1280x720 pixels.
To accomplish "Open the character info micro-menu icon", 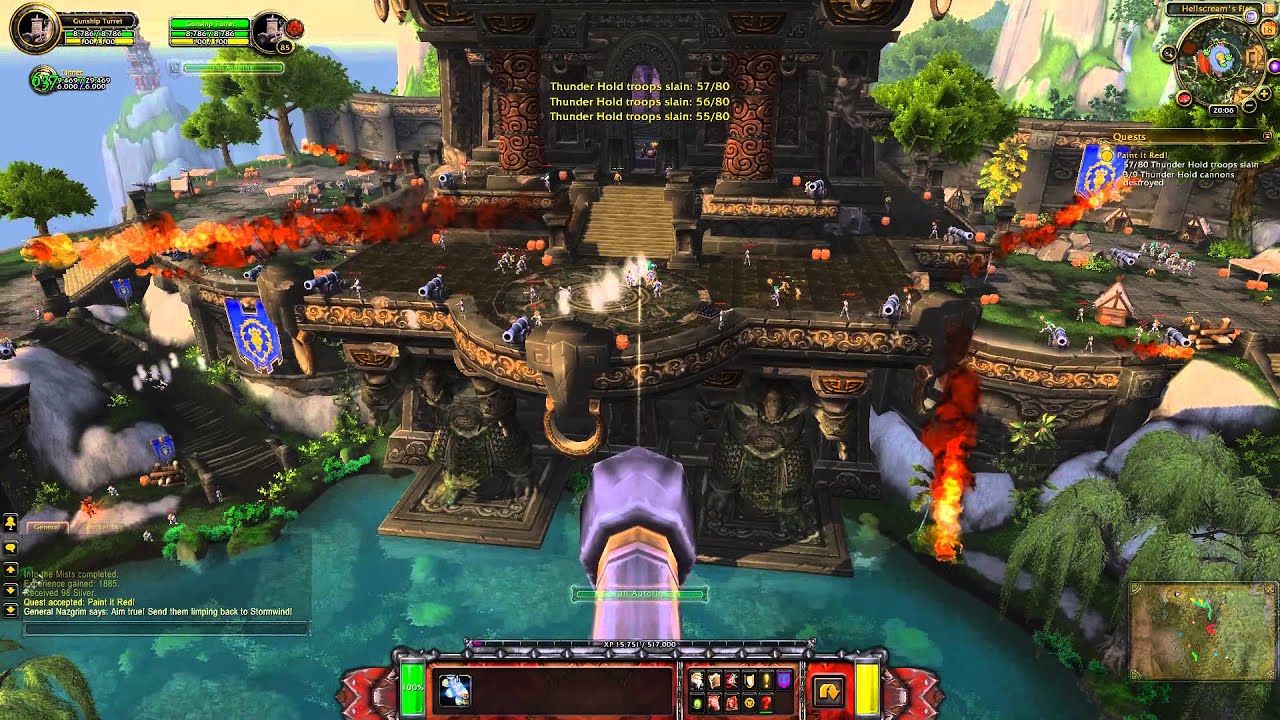I will pyautogui.click(x=697, y=680).
